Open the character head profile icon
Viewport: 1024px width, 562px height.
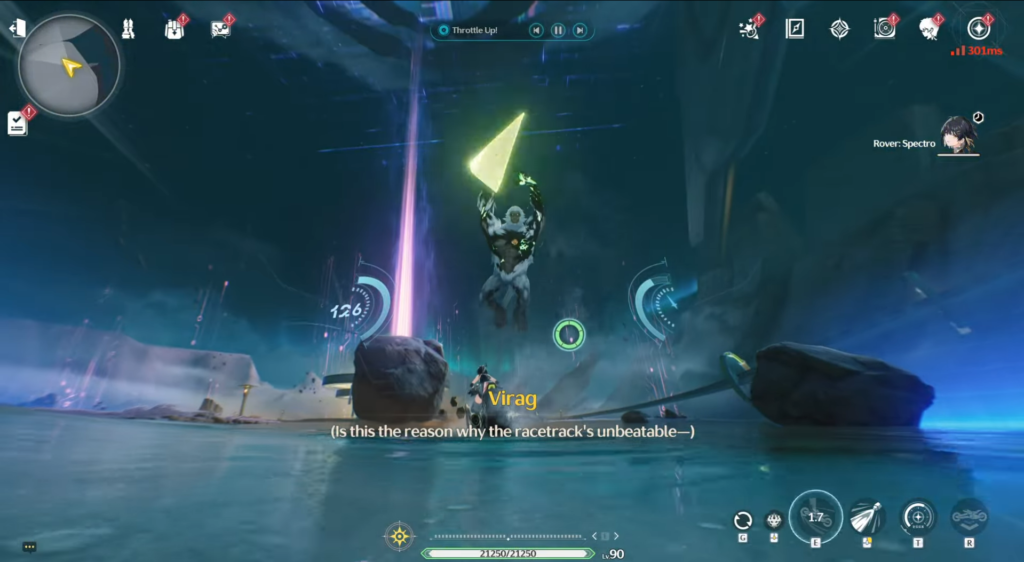tap(930, 29)
